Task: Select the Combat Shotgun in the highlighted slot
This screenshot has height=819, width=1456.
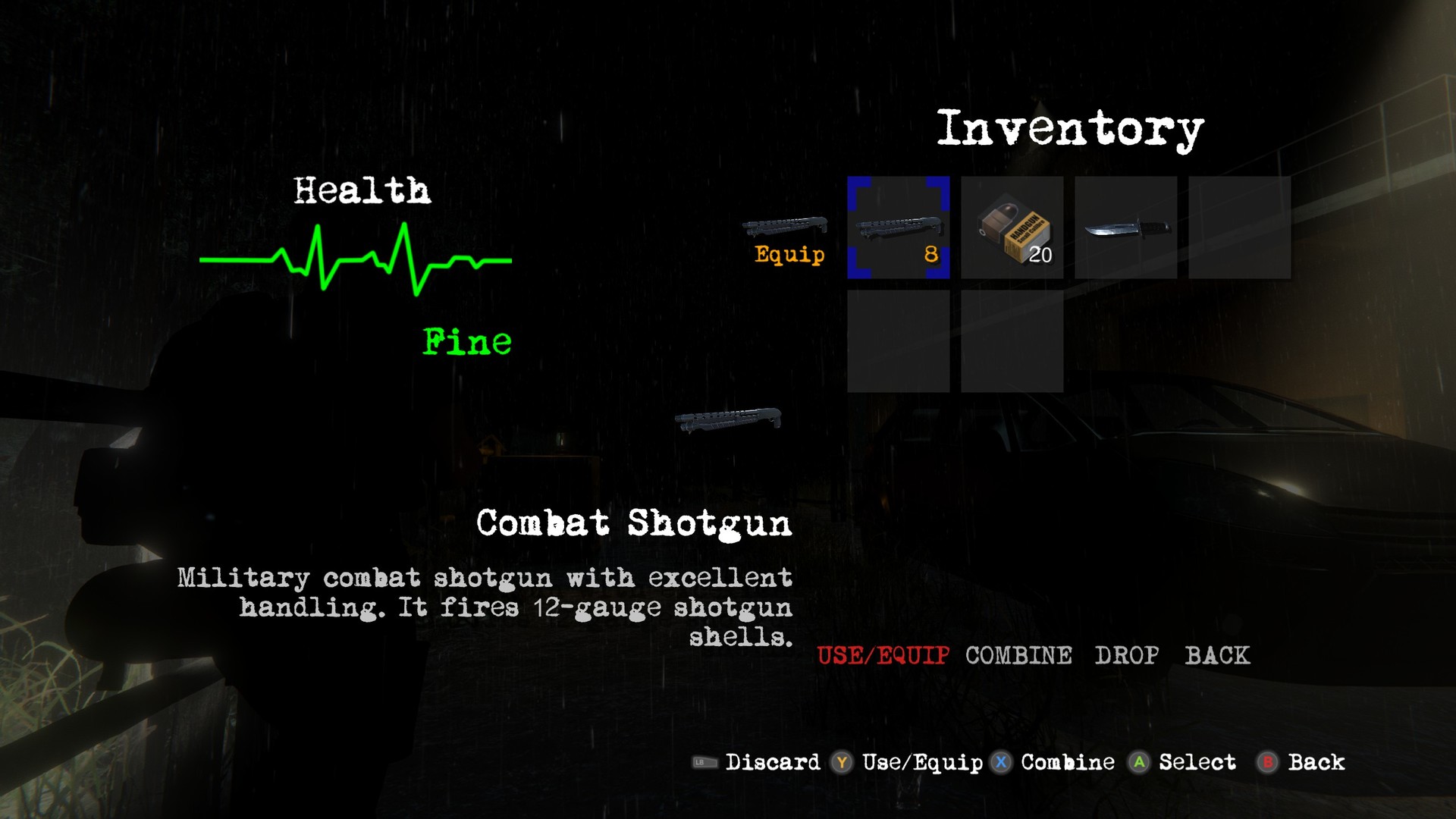Action: [898, 227]
